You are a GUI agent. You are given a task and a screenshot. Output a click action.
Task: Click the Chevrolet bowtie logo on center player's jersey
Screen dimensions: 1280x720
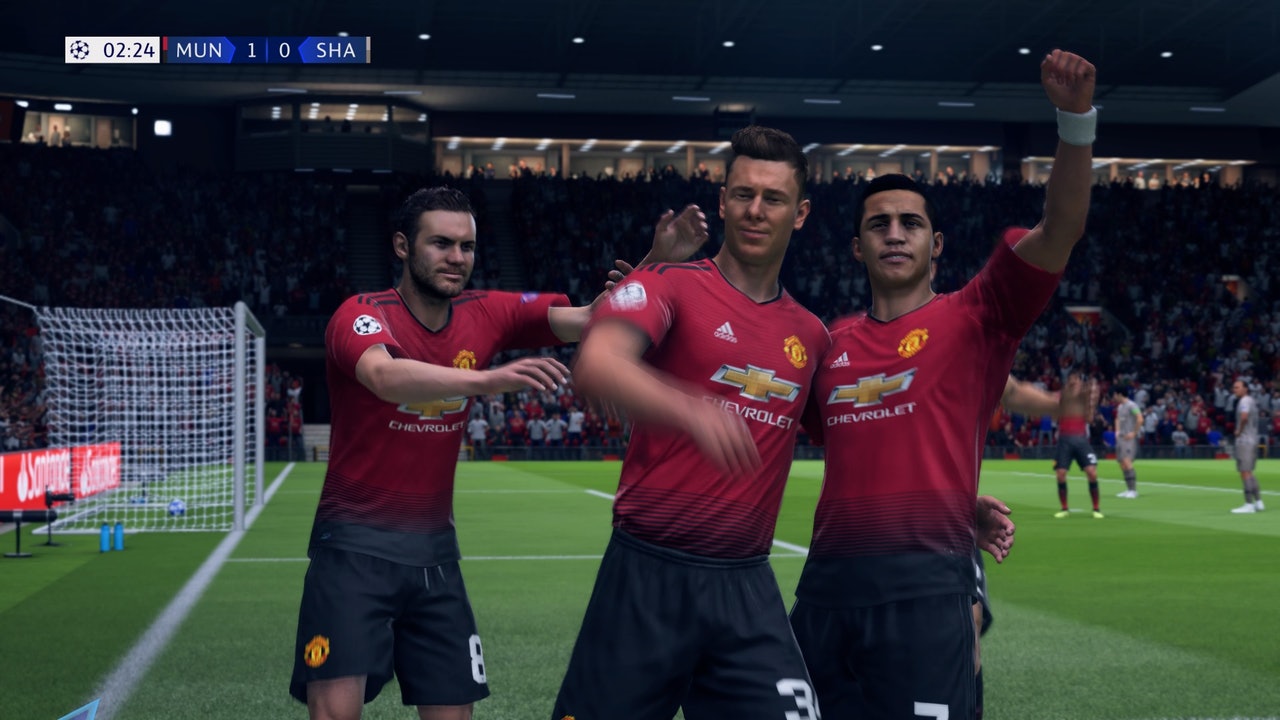(x=758, y=381)
